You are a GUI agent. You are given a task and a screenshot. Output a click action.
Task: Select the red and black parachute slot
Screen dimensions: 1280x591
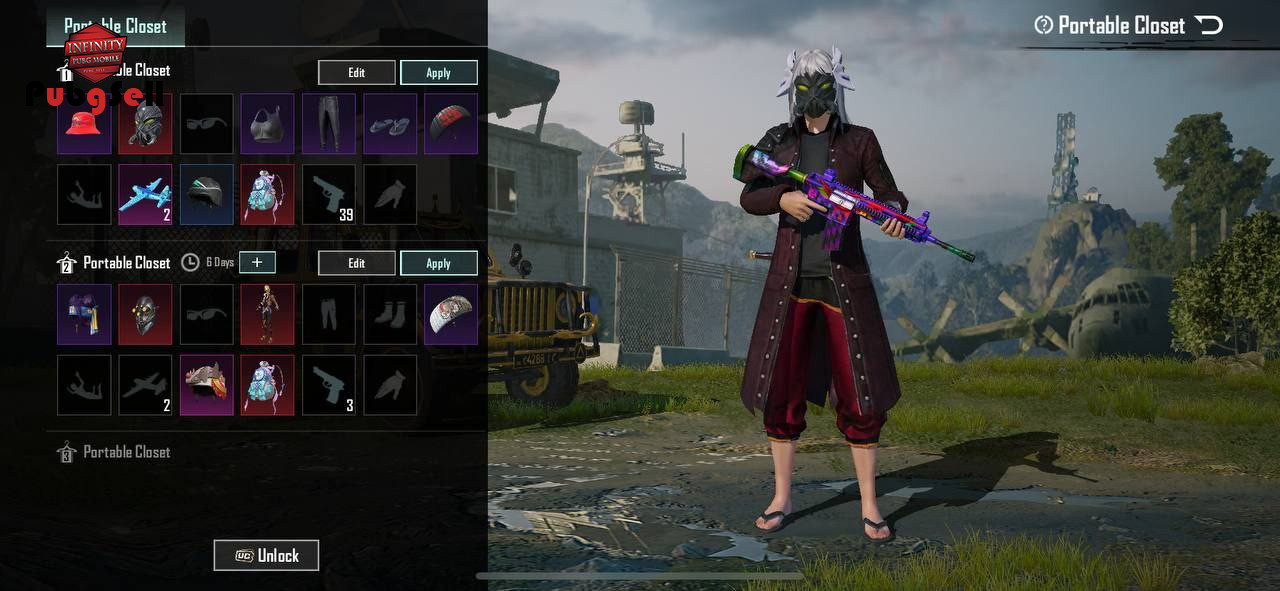tap(451, 124)
